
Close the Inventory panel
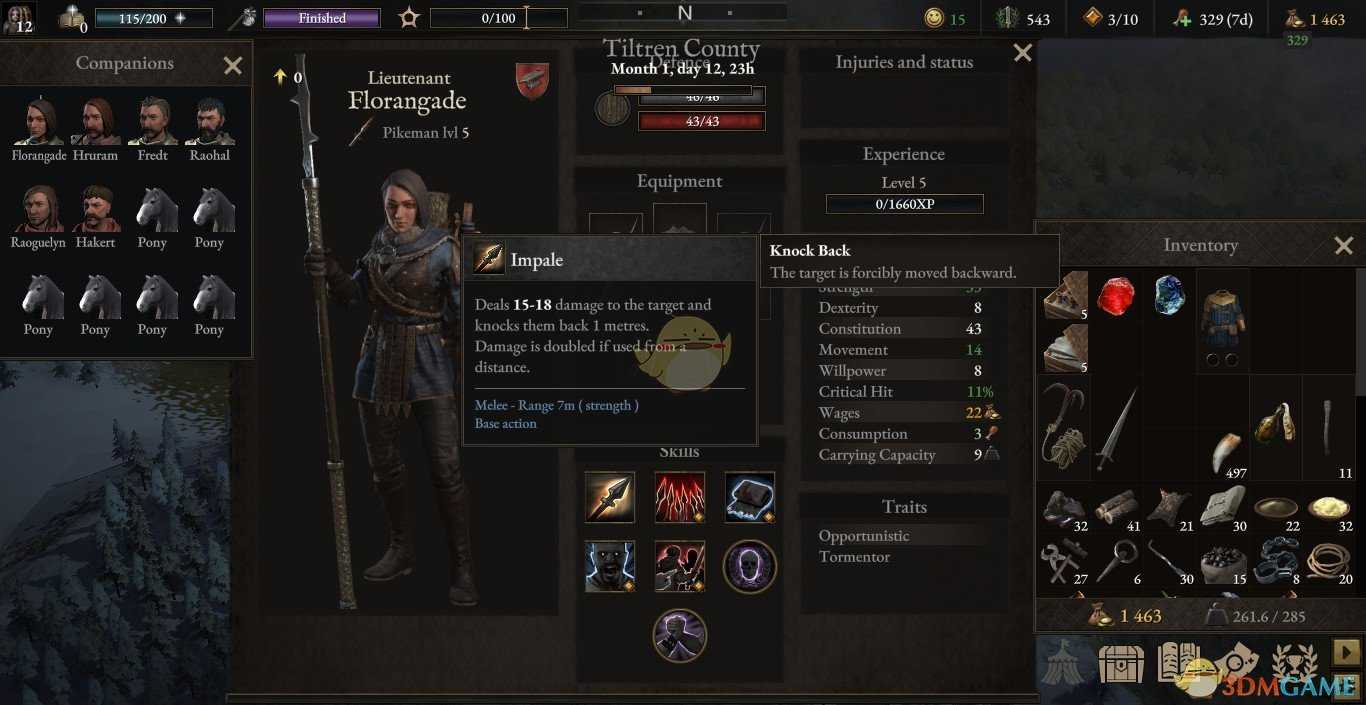coord(1343,245)
